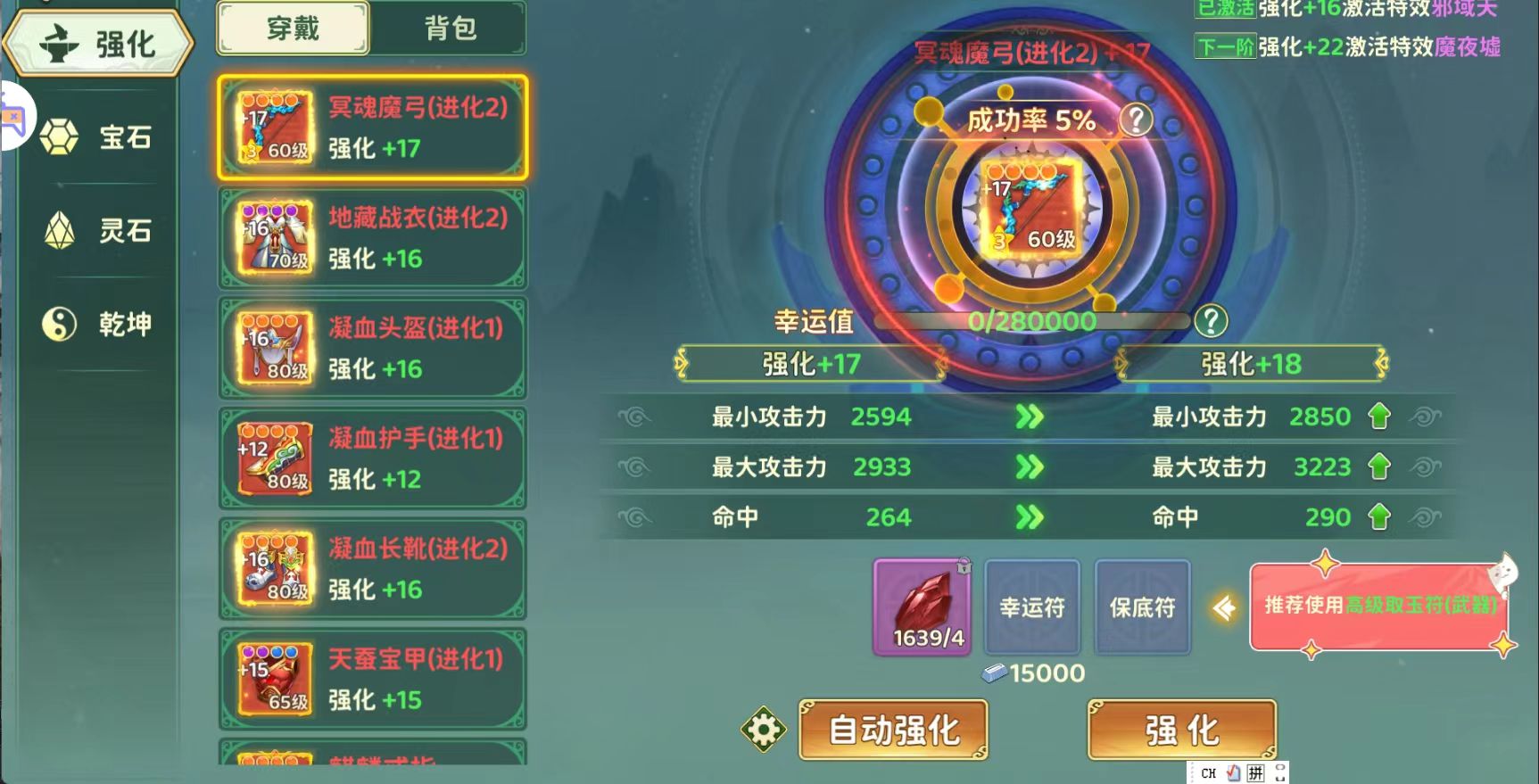Switch to the 背包 backpack tab
This screenshot has width=1539, height=784.
pos(449,28)
